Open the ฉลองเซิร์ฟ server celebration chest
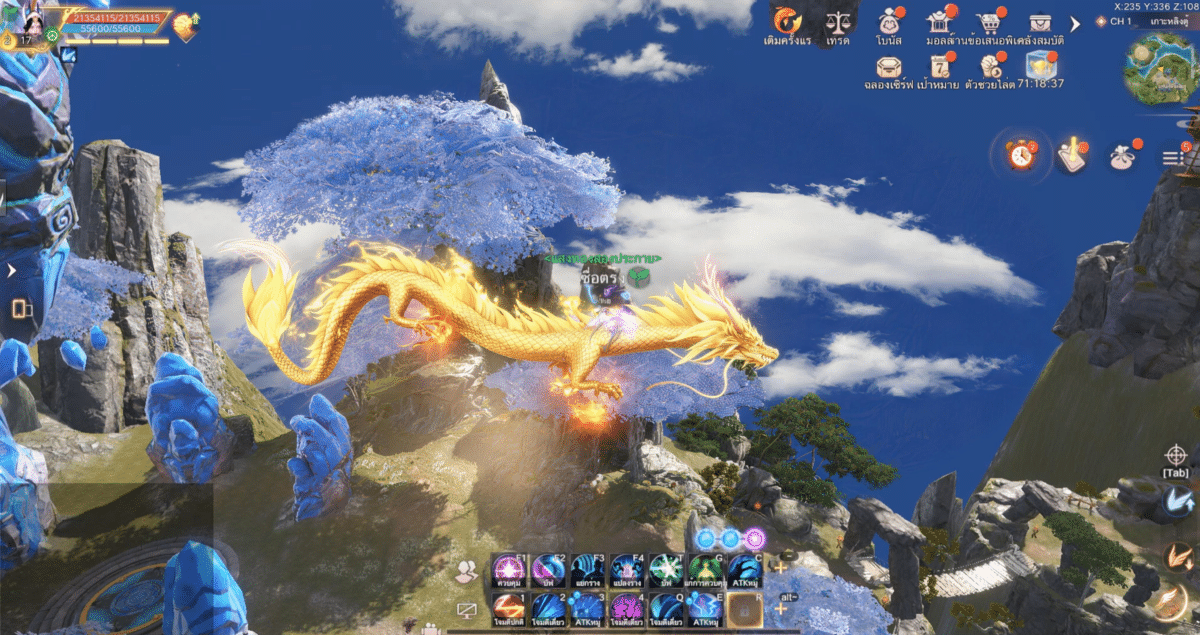Screen dimensions: 1200x635 (888, 66)
